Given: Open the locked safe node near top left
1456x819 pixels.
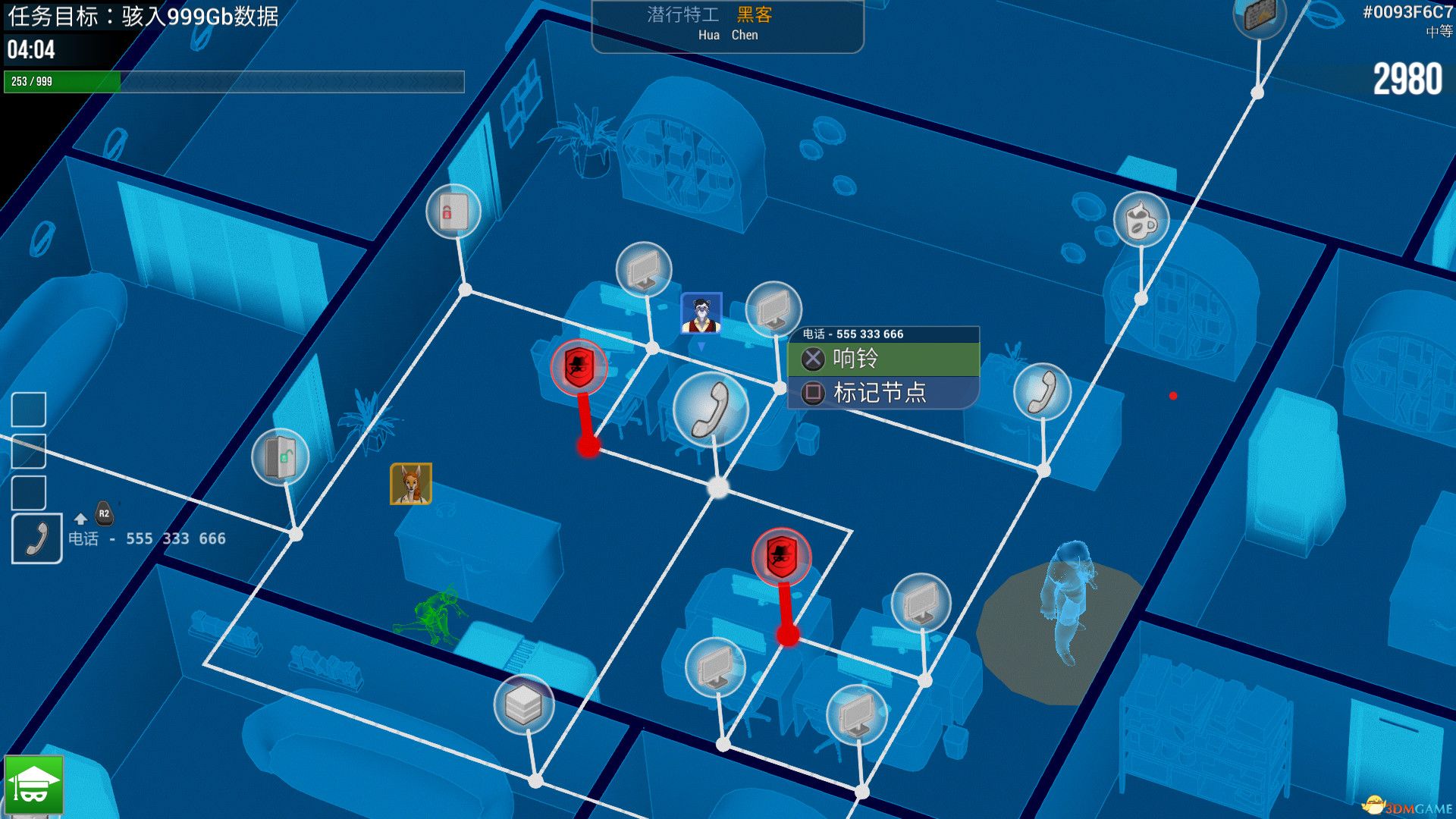Looking at the screenshot, I should pyautogui.click(x=454, y=212).
